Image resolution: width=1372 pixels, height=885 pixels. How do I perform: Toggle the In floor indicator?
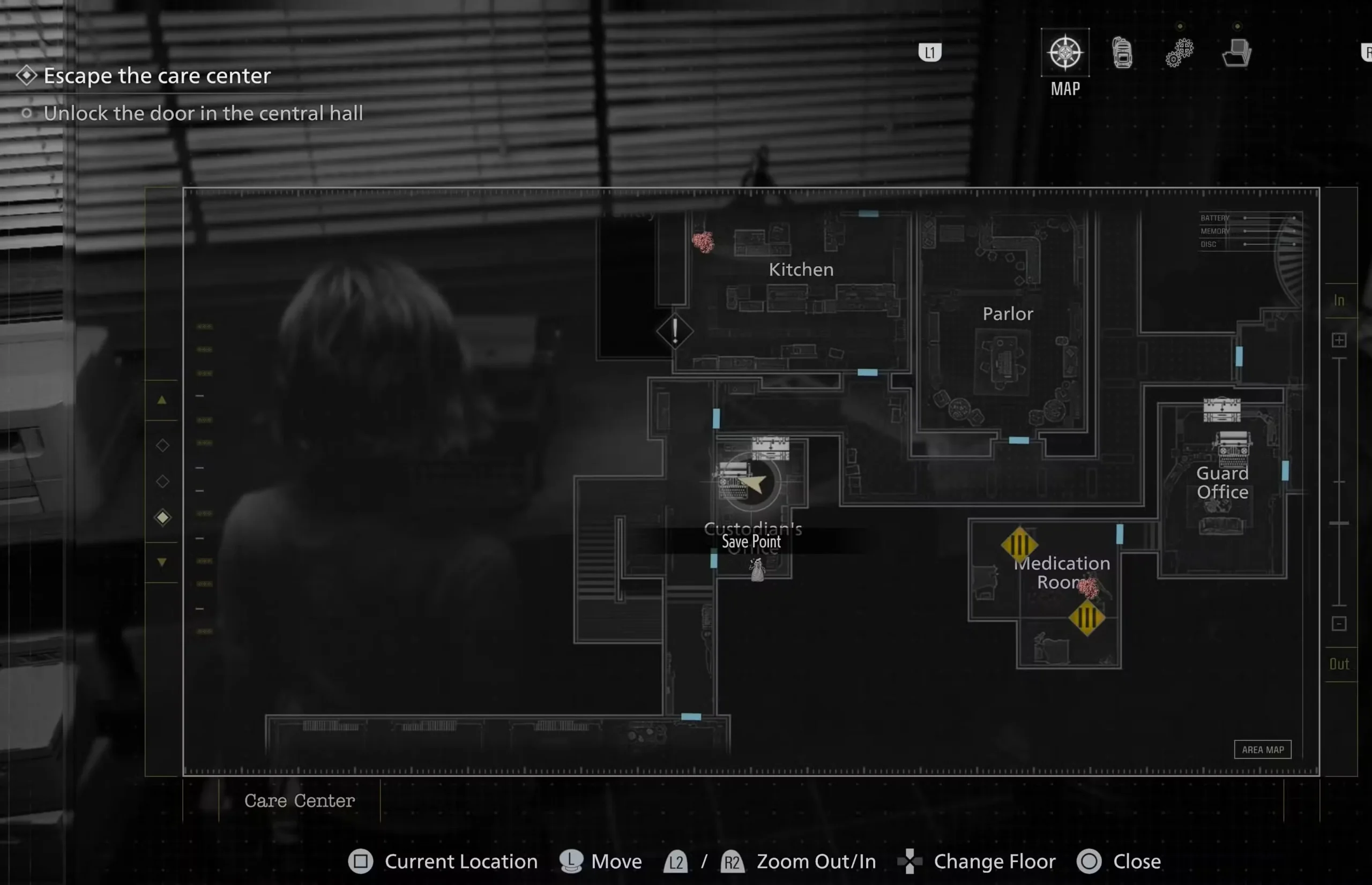(x=1339, y=299)
